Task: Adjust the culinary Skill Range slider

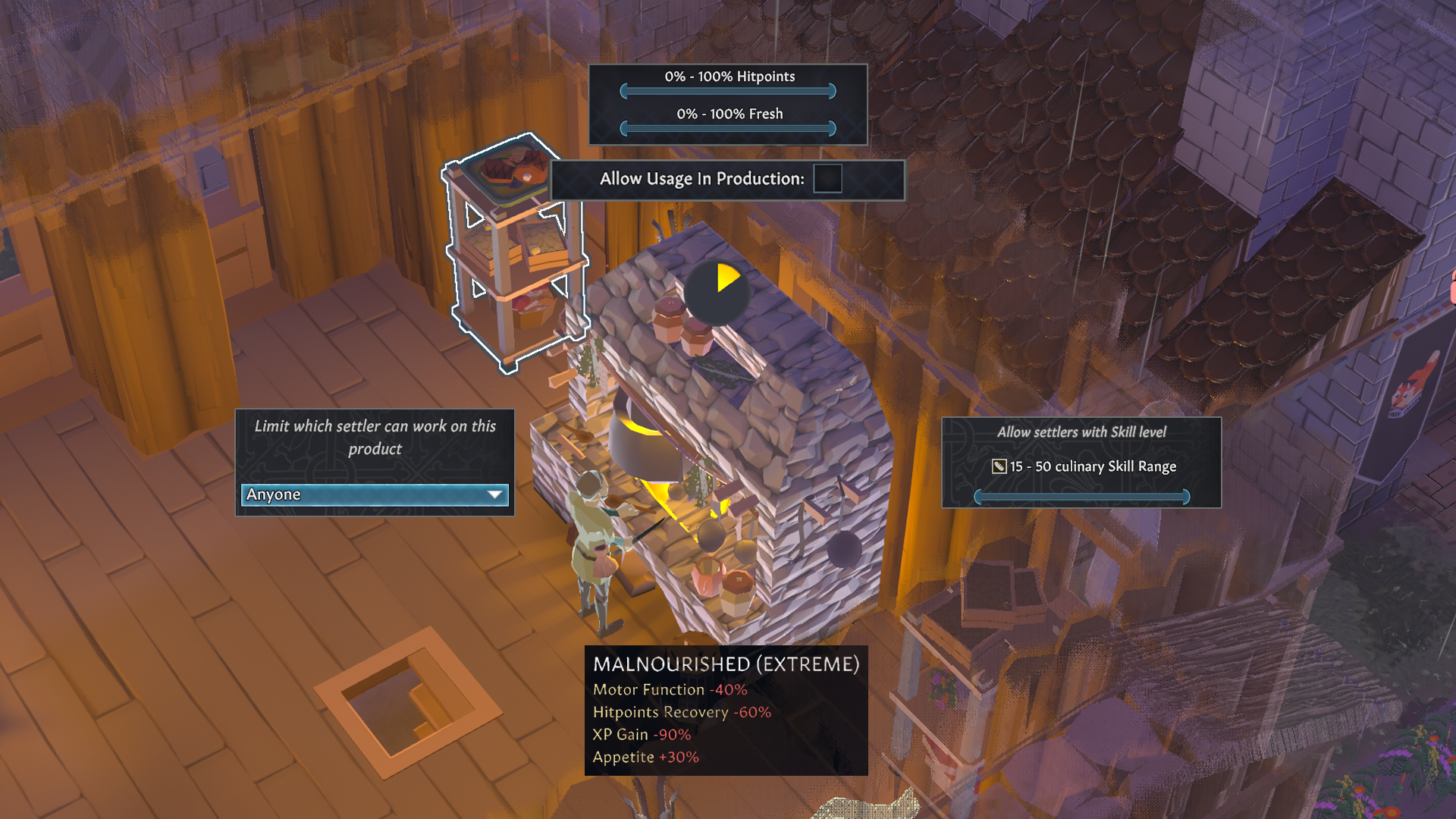Action: click(x=1081, y=497)
